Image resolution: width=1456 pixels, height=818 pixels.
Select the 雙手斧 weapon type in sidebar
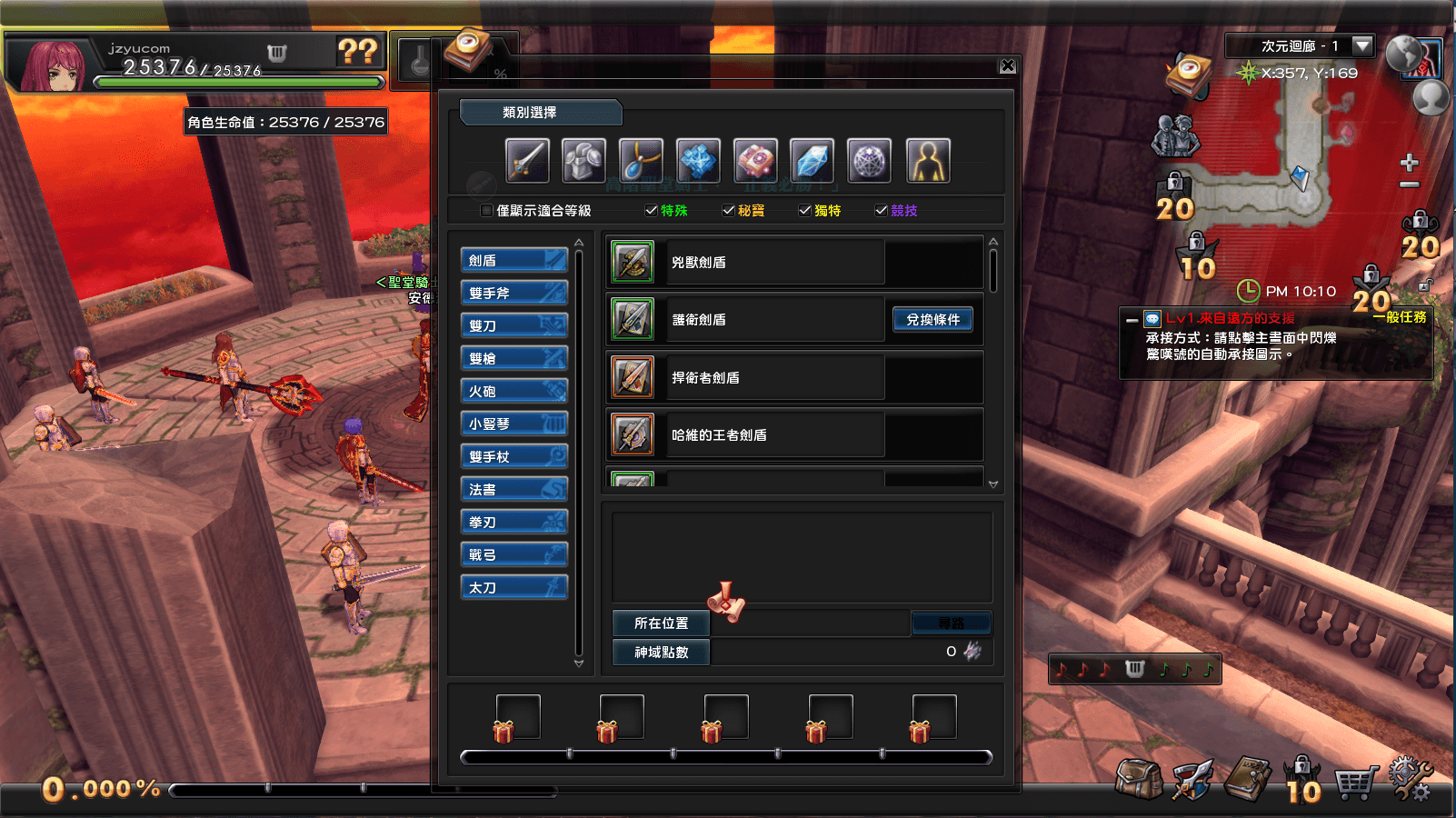[x=514, y=292]
